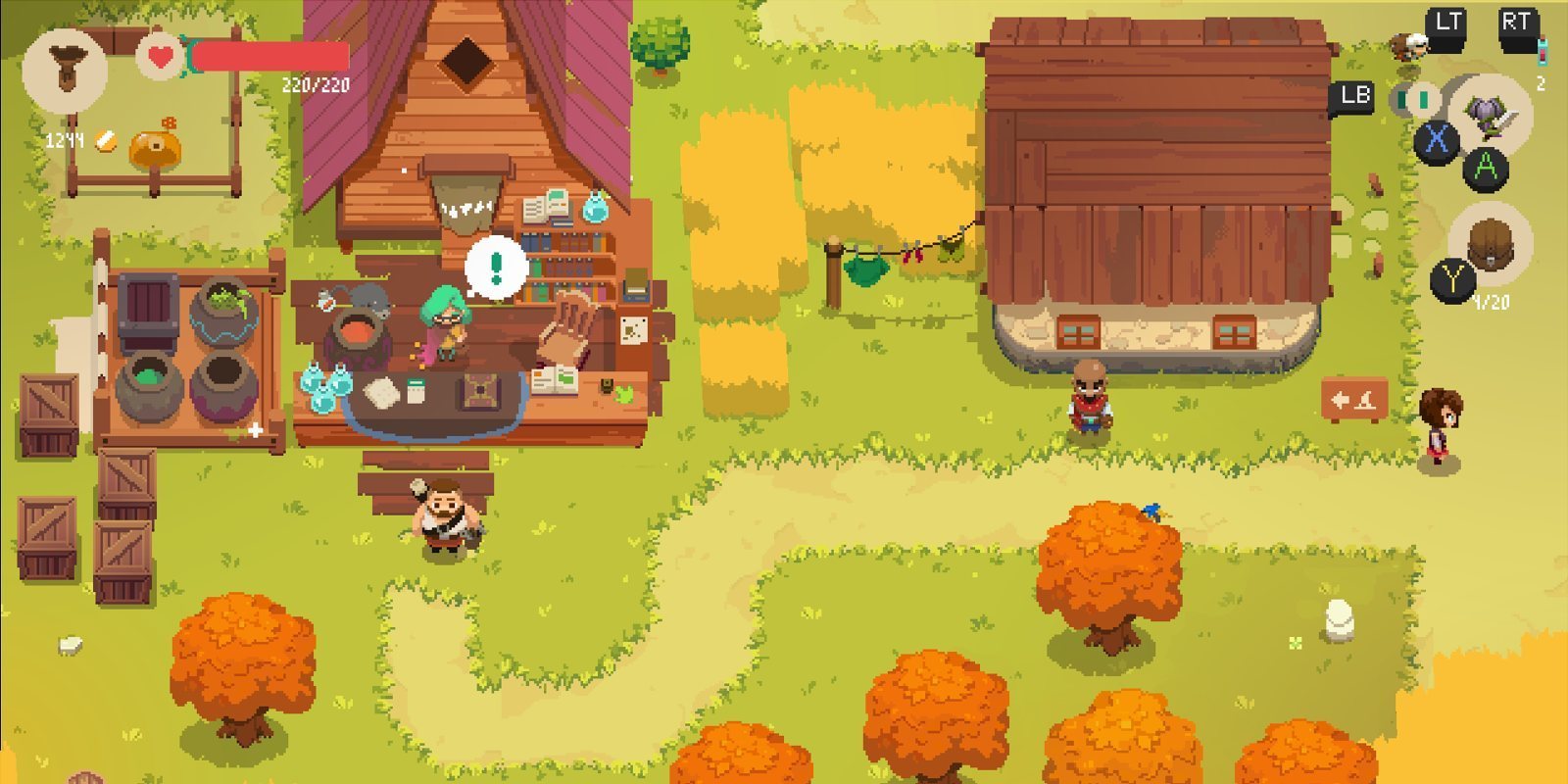Click the heart health icon

160,56
